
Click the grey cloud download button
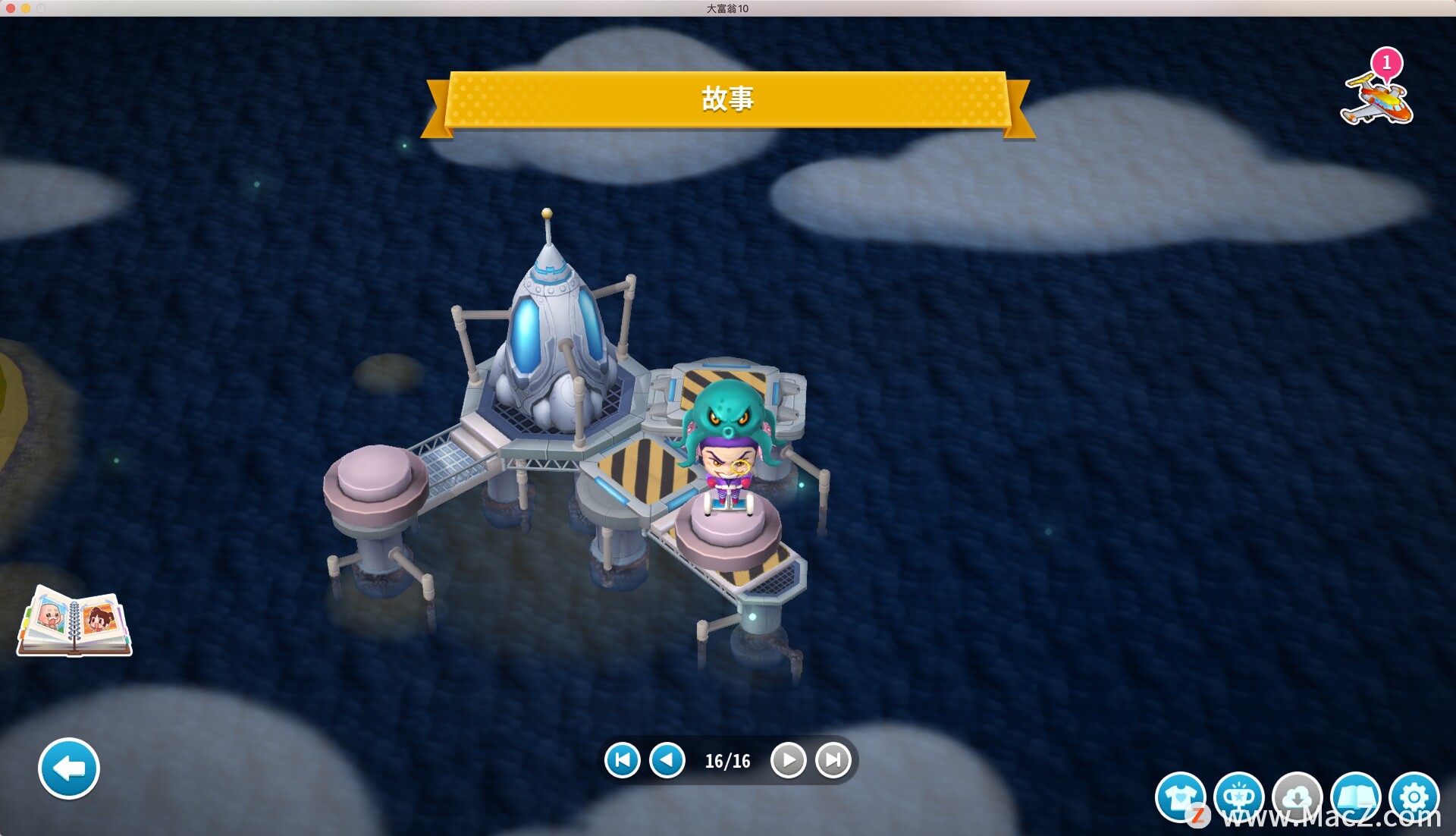coord(1297,797)
